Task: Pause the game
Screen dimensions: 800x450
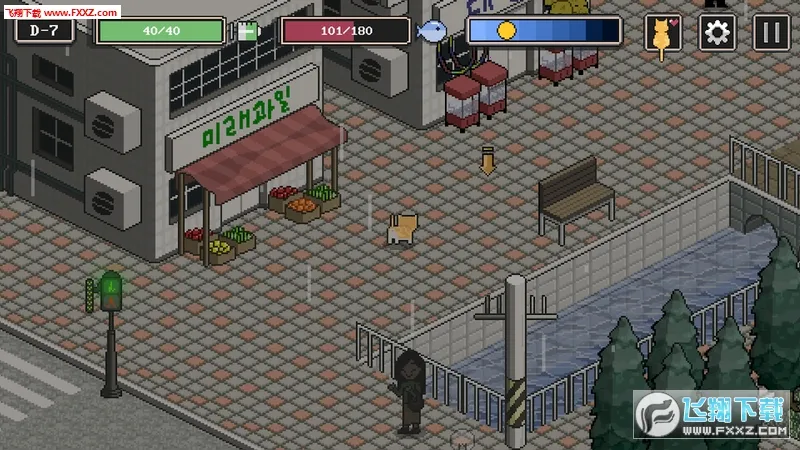Action: pyautogui.click(x=770, y=33)
